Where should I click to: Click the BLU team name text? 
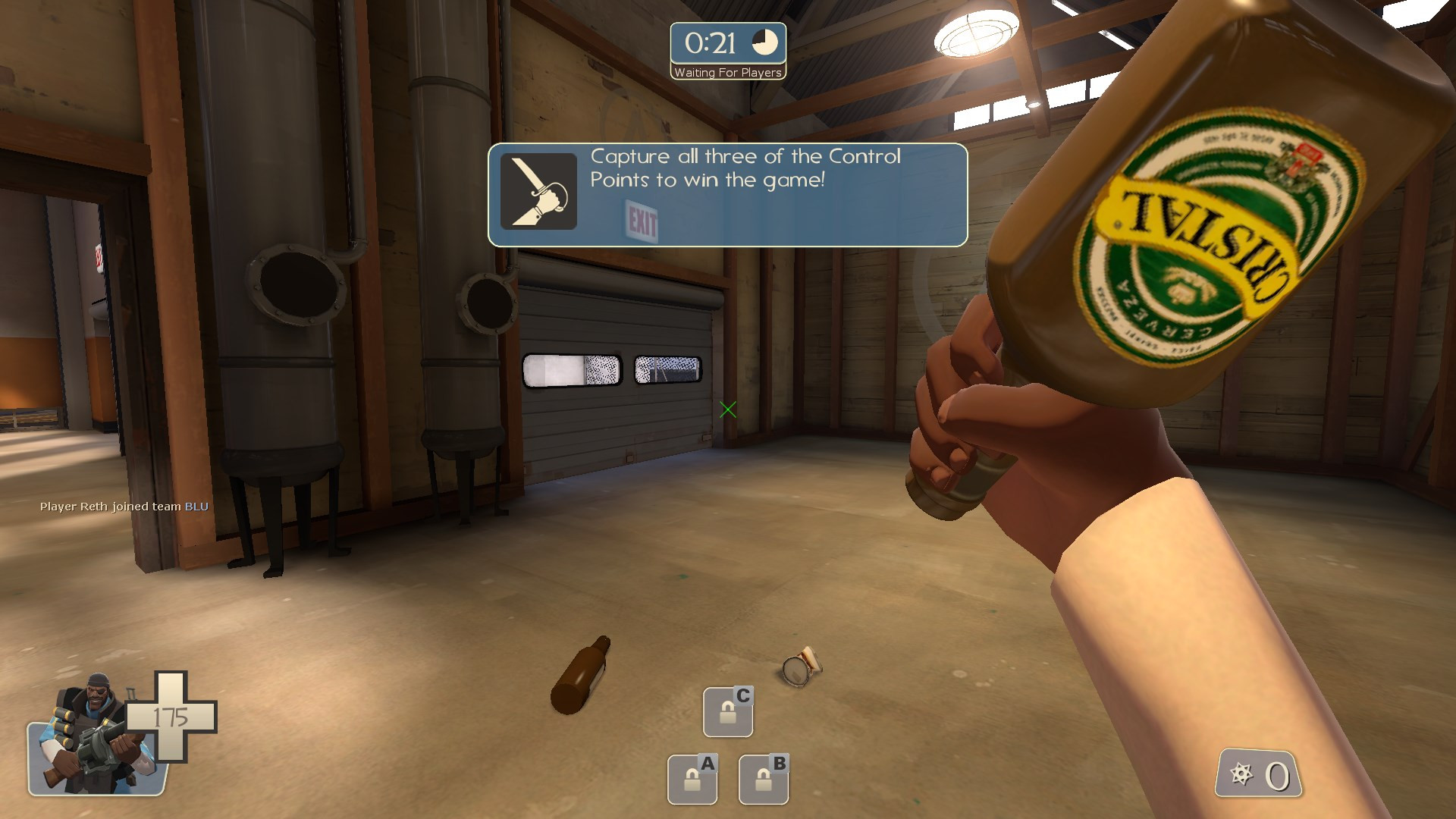pyautogui.click(x=196, y=507)
